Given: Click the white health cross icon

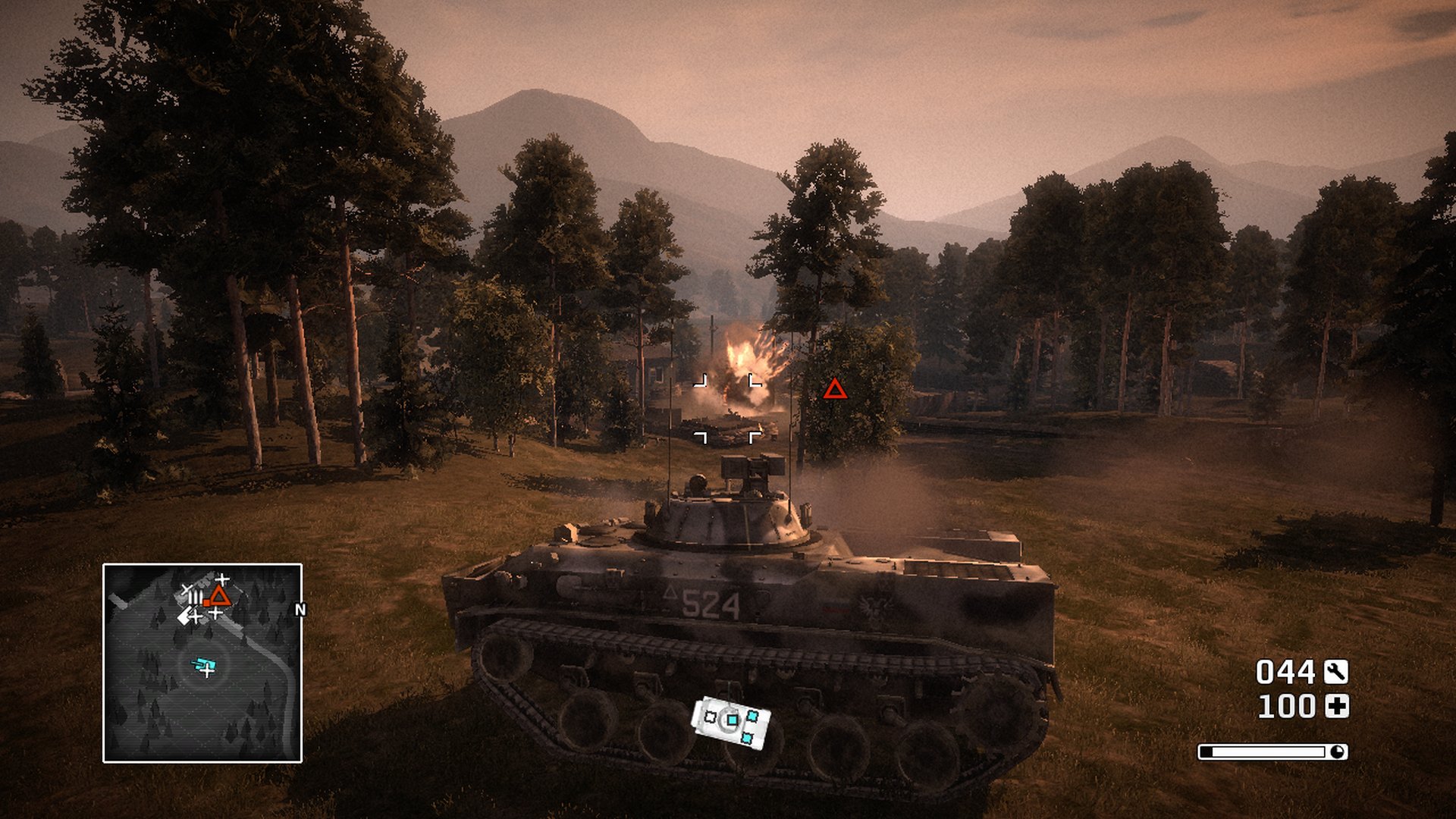Looking at the screenshot, I should [x=1336, y=707].
